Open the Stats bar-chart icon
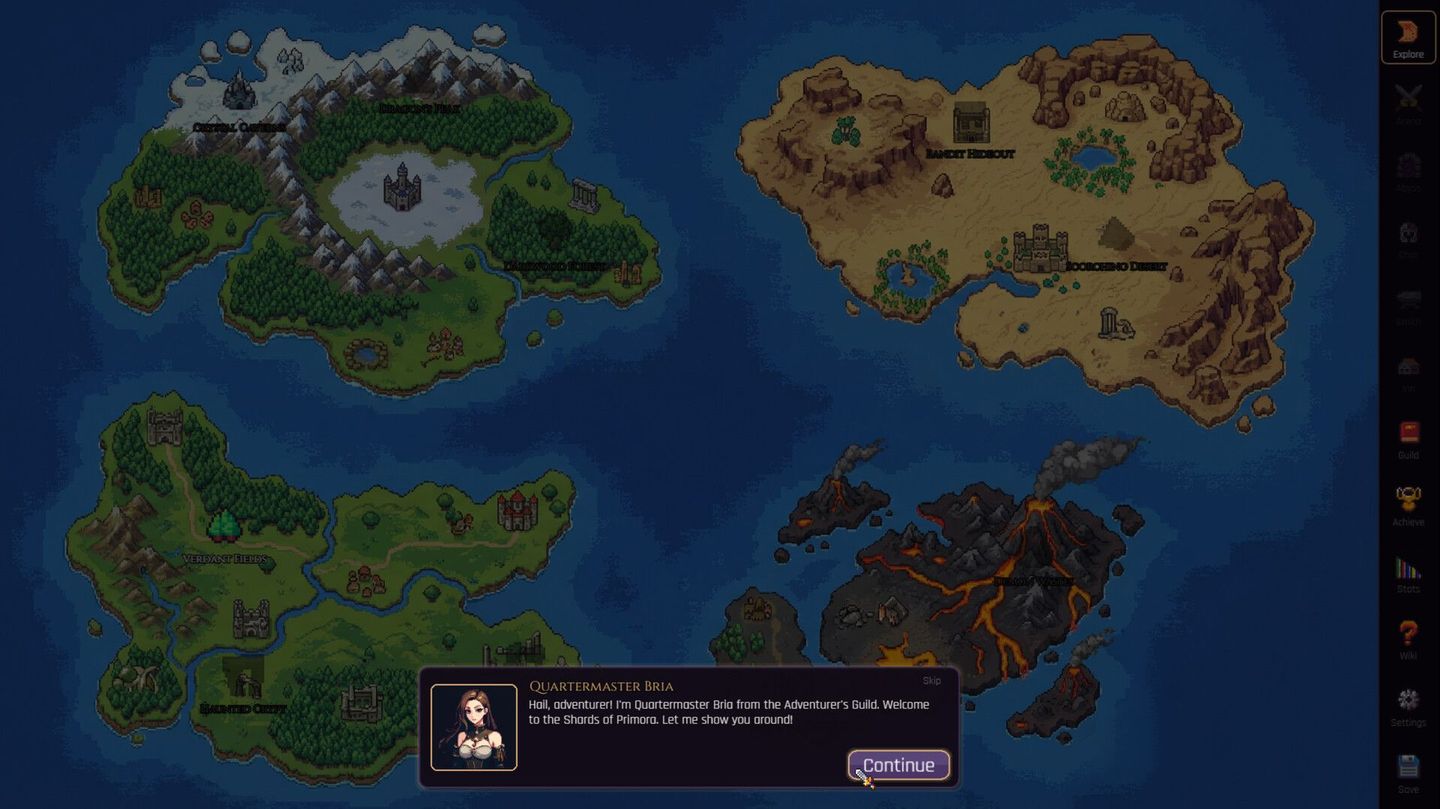This screenshot has height=809, width=1440. tap(1408, 572)
